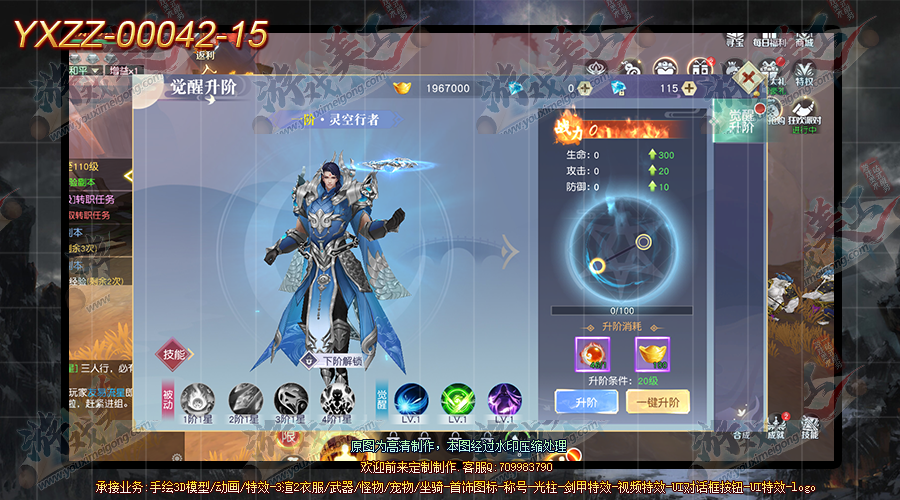The image size is (900, 500).
Task: Open the 4阶1星 passive skill icon
Action: click(x=337, y=400)
